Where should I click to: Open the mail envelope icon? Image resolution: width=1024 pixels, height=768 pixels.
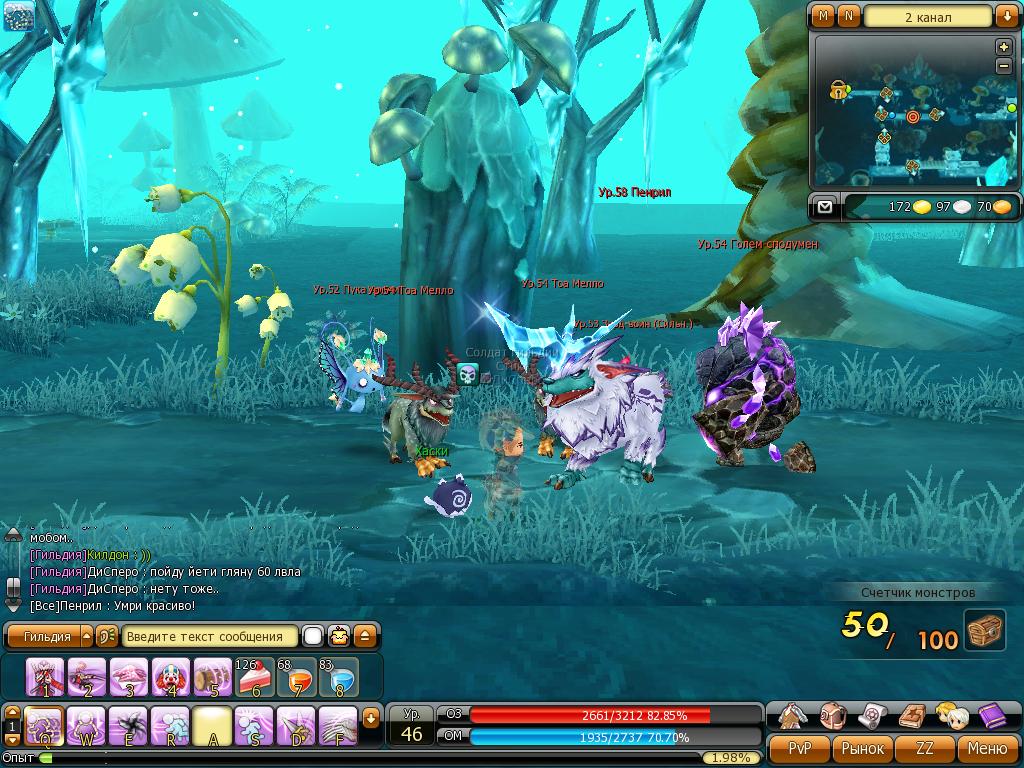pyautogui.click(x=824, y=207)
